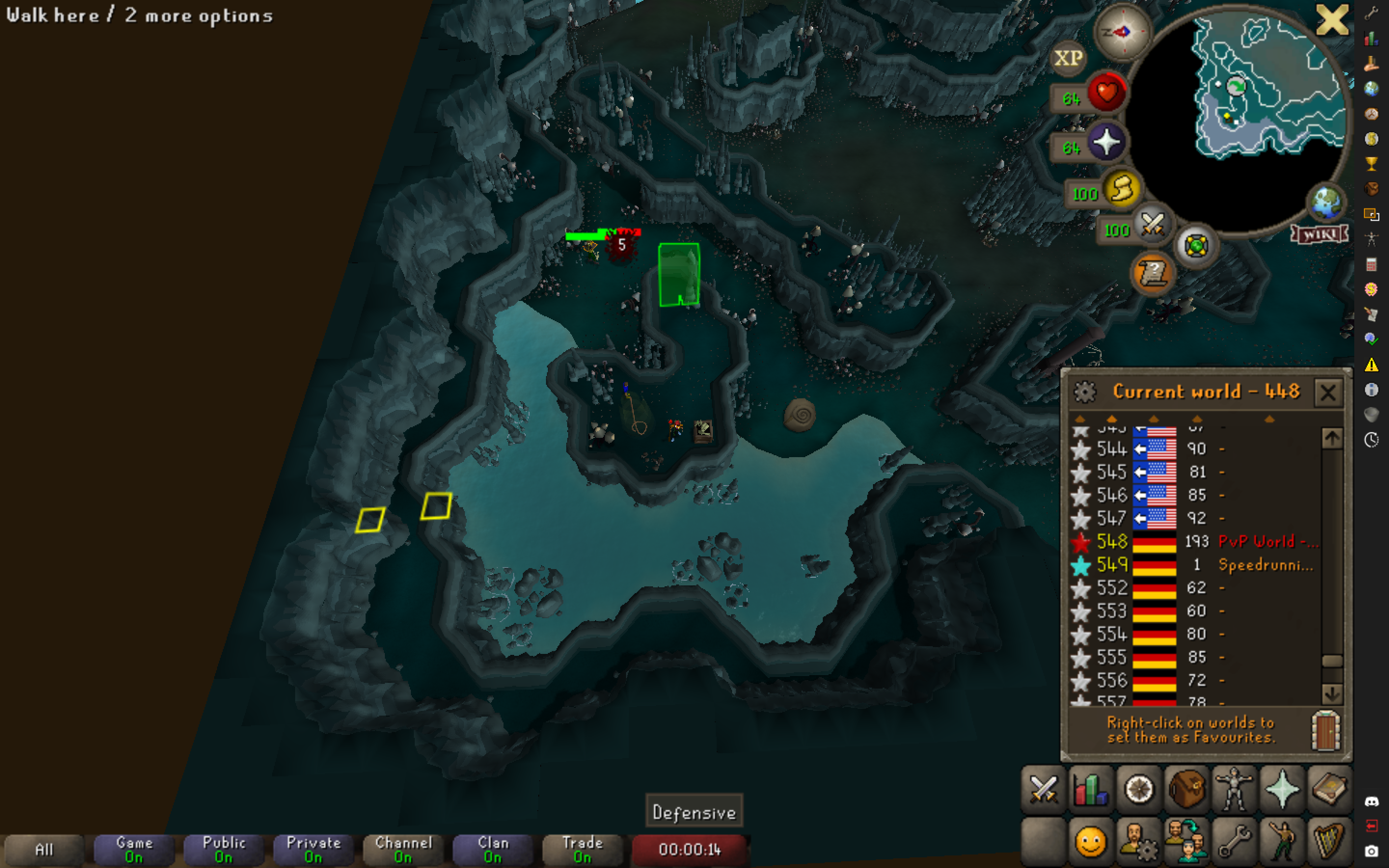Click the world switcher scrollbar thumb
Viewport: 1389px width, 868px height.
click(x=1332, y=660)
